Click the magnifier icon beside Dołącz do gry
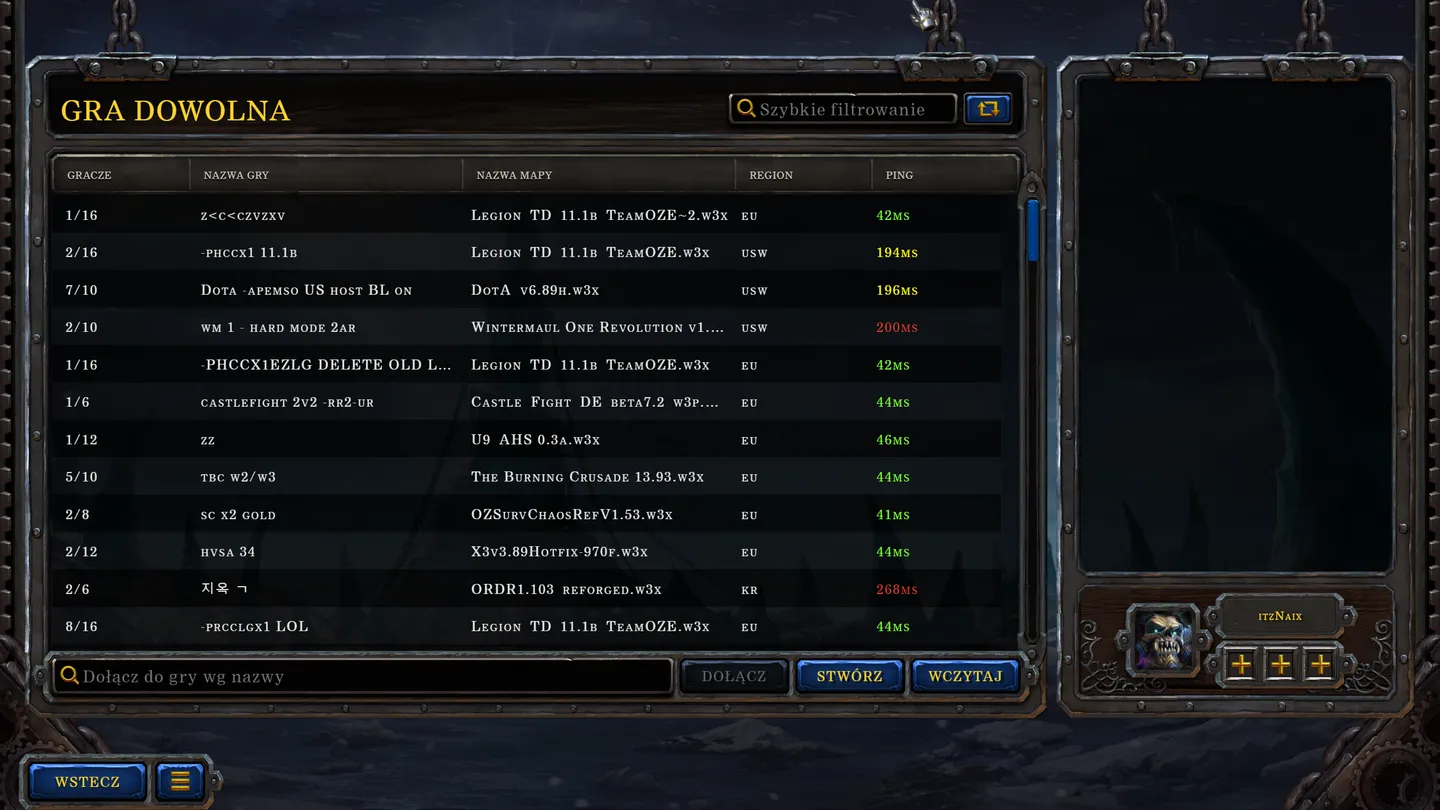 click(70, 675)
